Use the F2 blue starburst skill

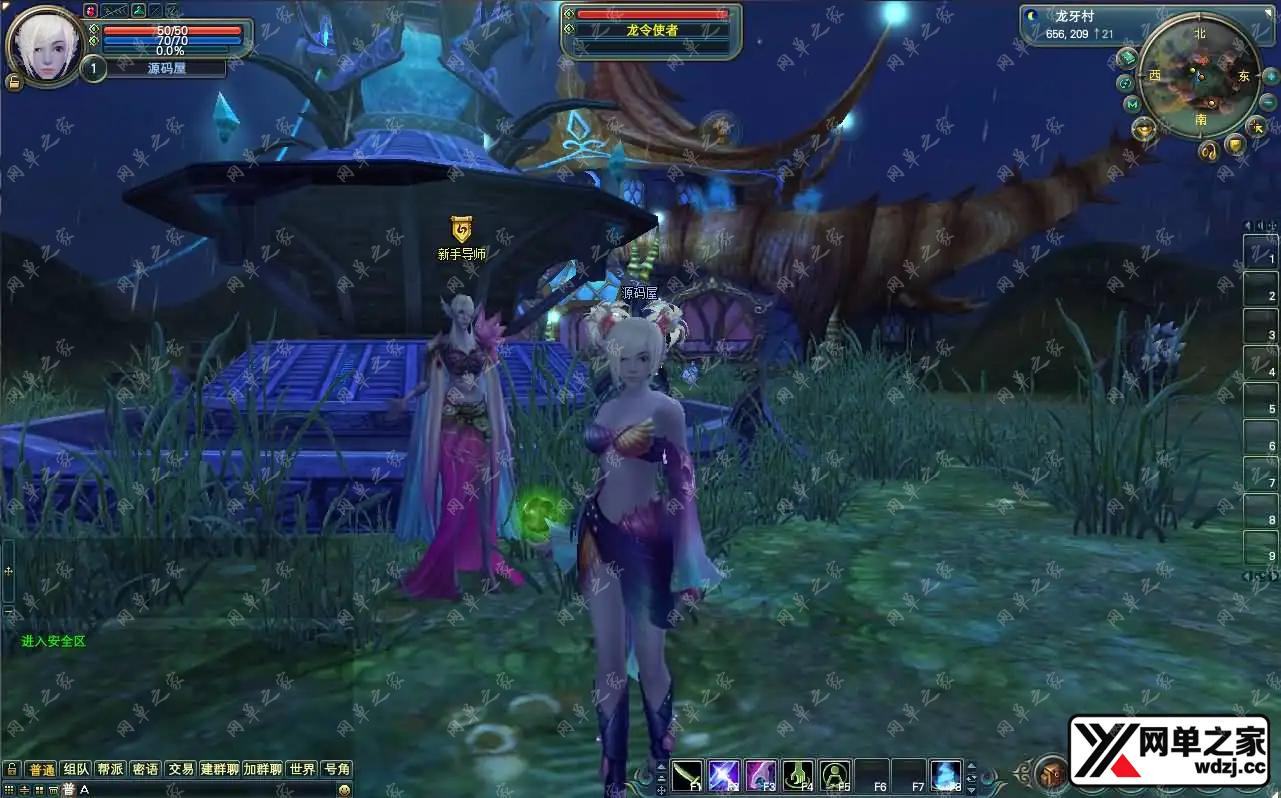[x=724, y=775]
